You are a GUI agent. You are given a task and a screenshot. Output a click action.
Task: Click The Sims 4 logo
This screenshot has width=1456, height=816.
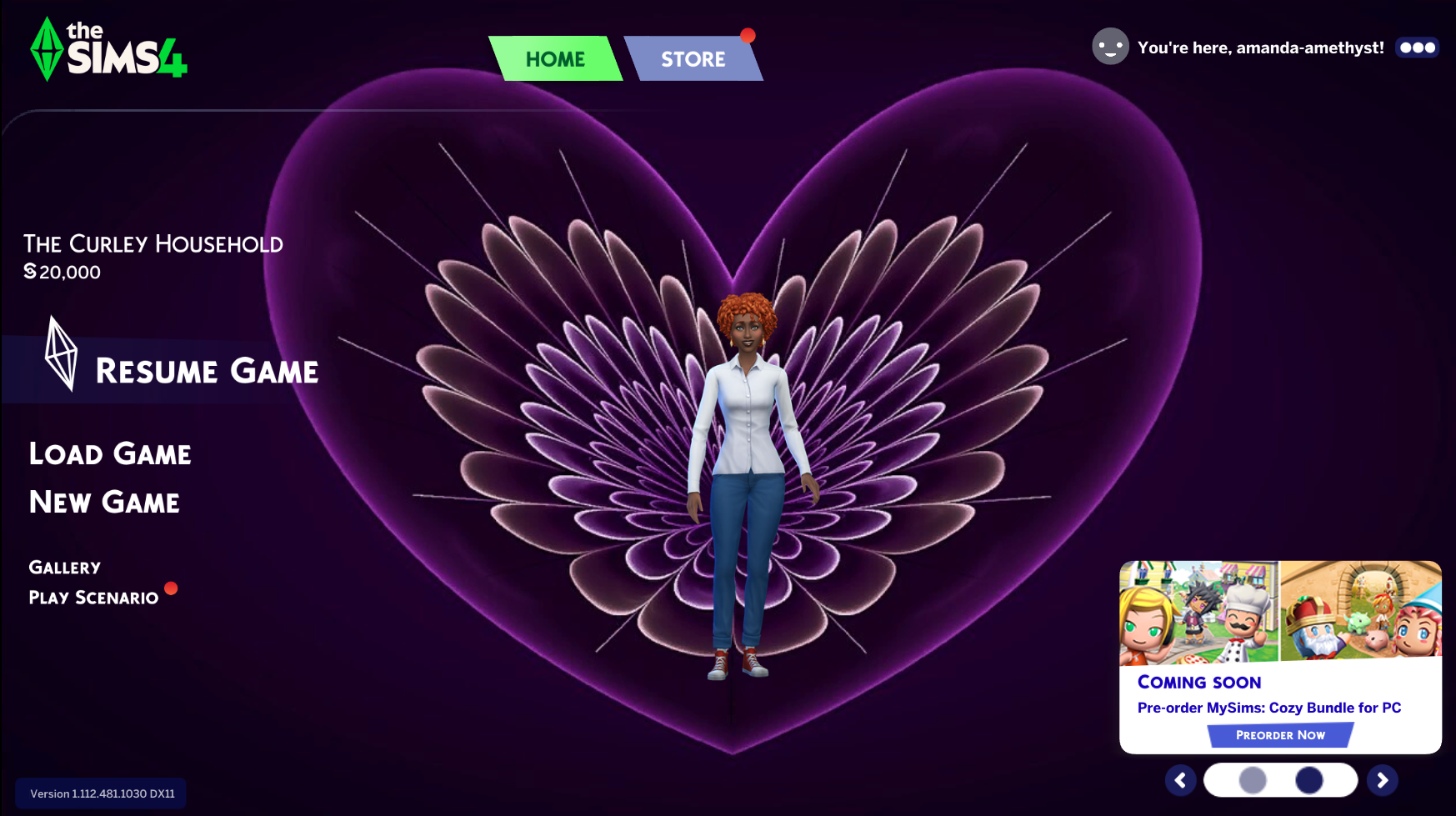click(108, 50)
